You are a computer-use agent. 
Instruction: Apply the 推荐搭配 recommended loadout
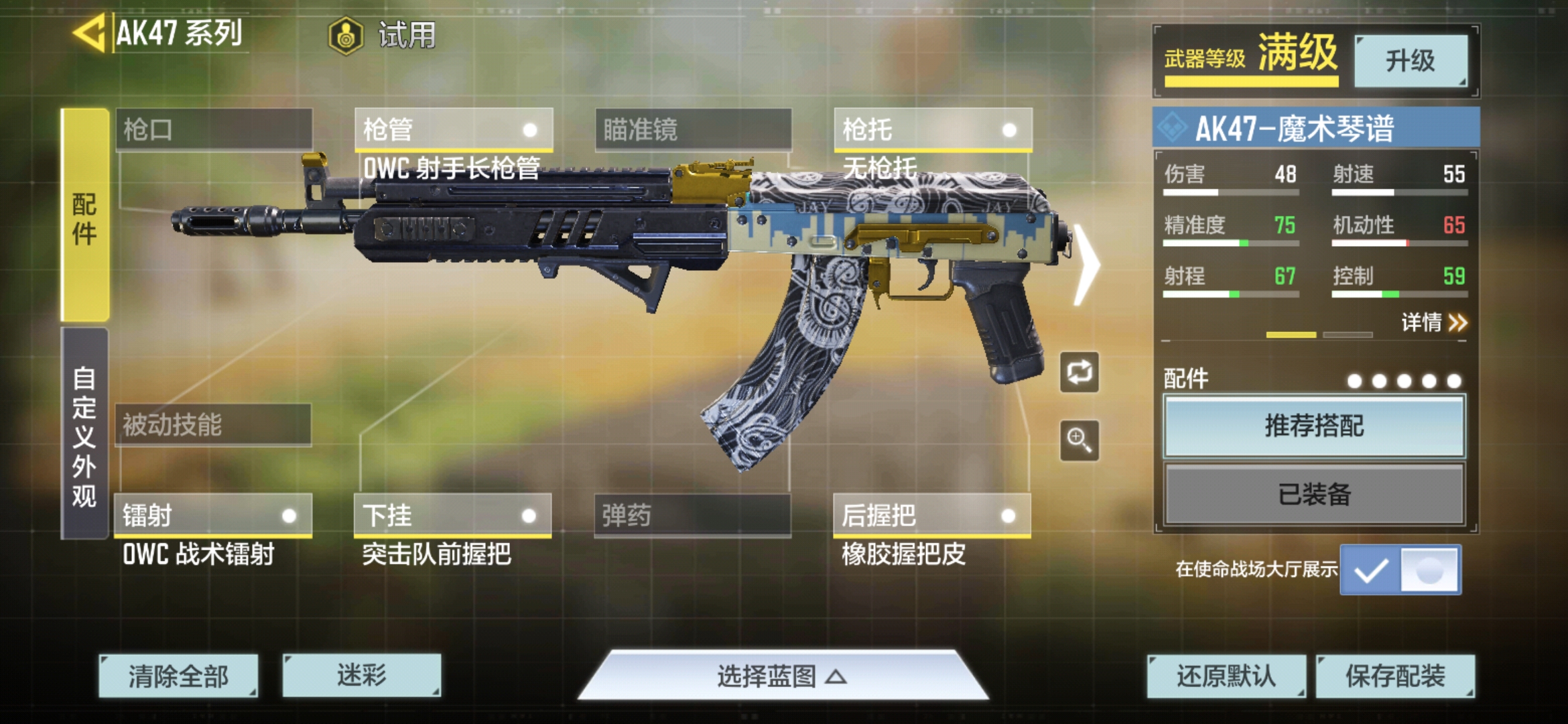coord(1314,426)
